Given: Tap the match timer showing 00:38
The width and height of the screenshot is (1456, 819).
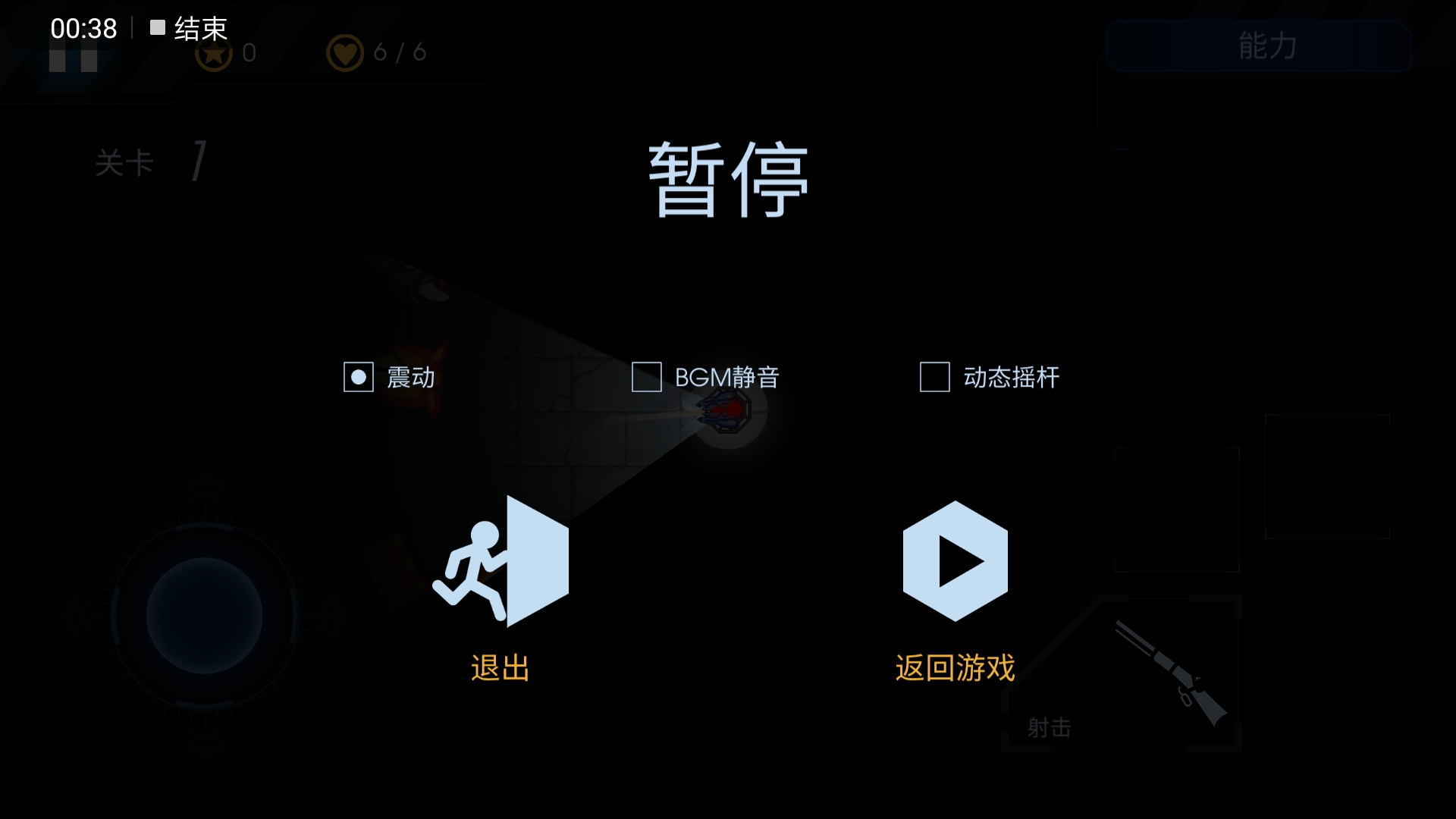Looking at the screenshot, I should click(x=83, y=28).
